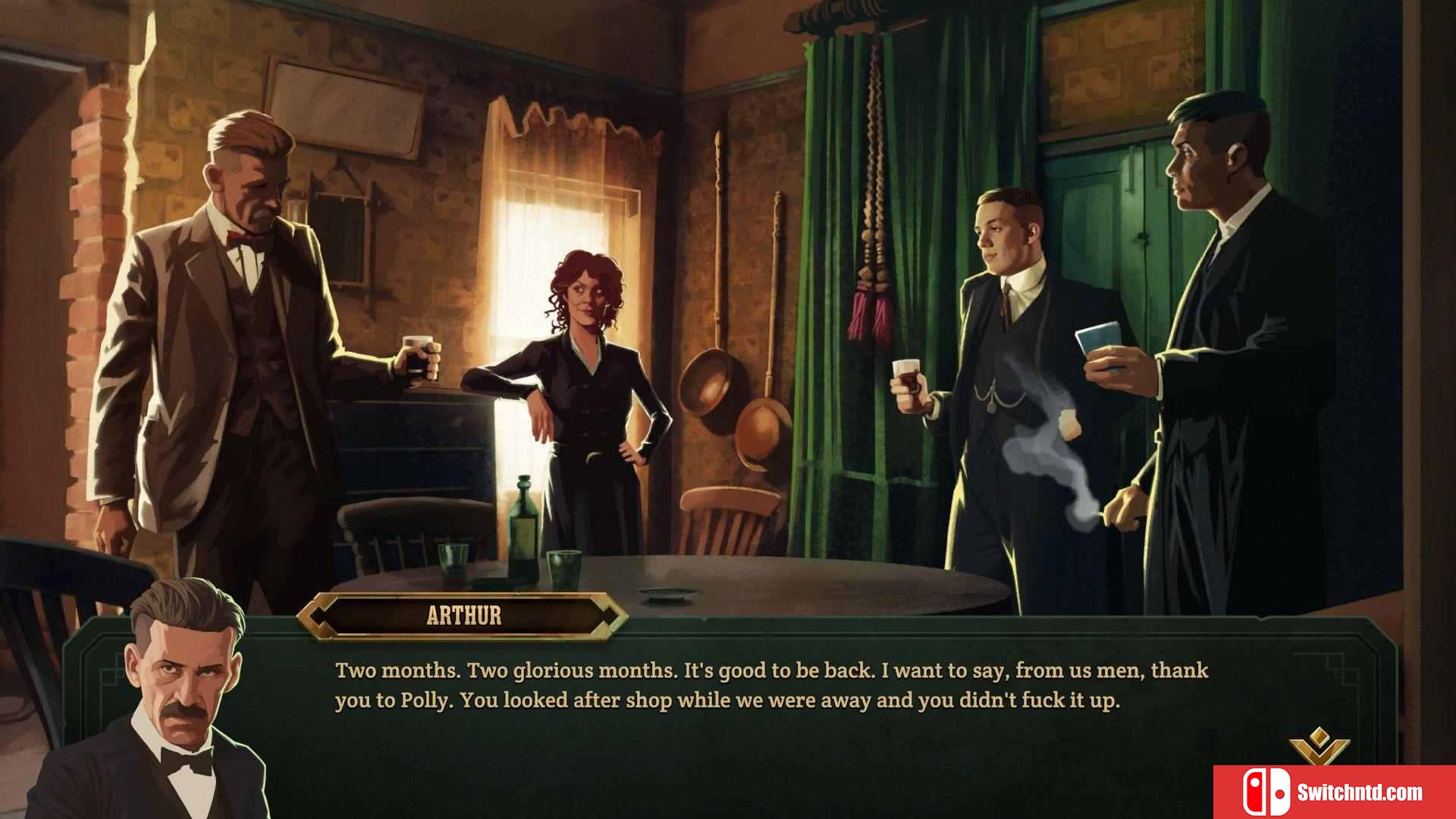Continue dialogue with the gold chevron arrow
Image resolution: width=1456 pixels, height=819 pixels.
1319,746
